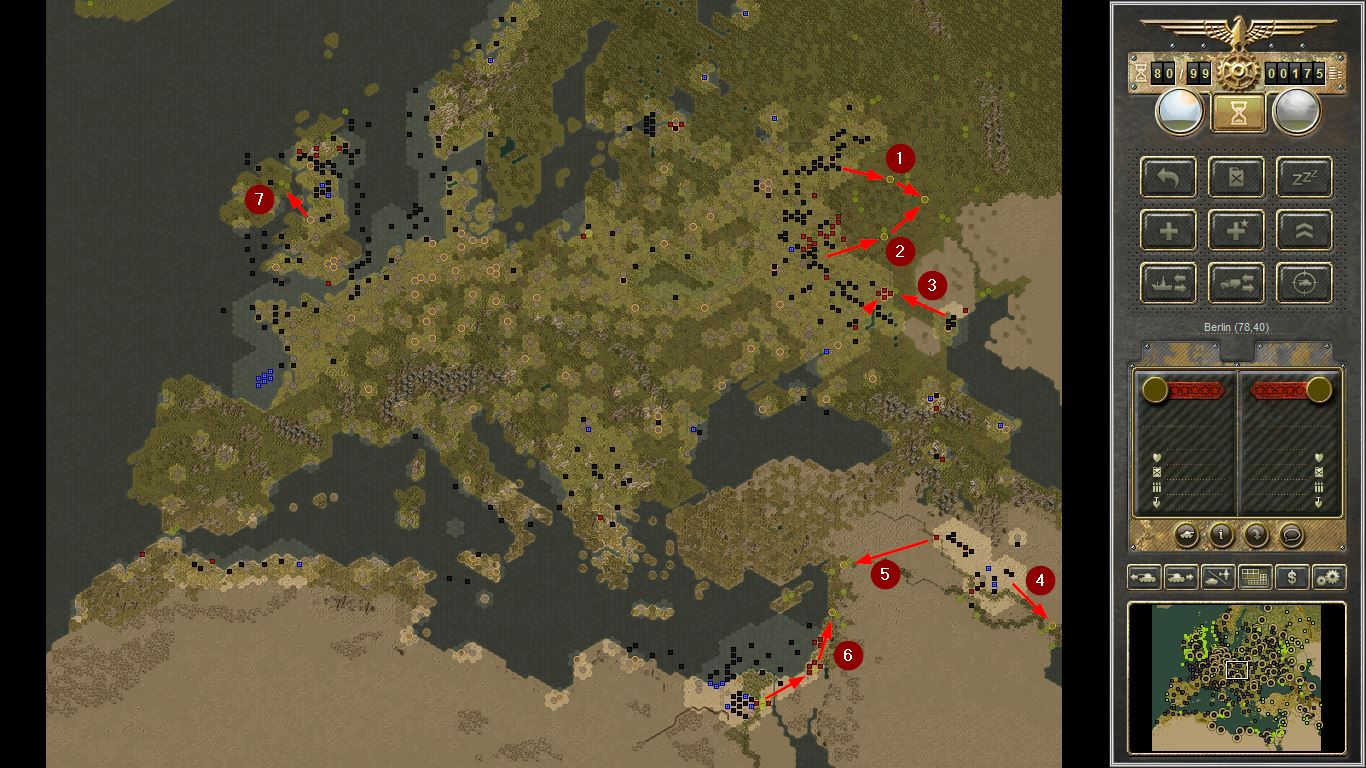The height and width of the screenshot is (768, 1366).
Task: Toggle the air/ground unit switch icon
Action: tap(1217, 578)
